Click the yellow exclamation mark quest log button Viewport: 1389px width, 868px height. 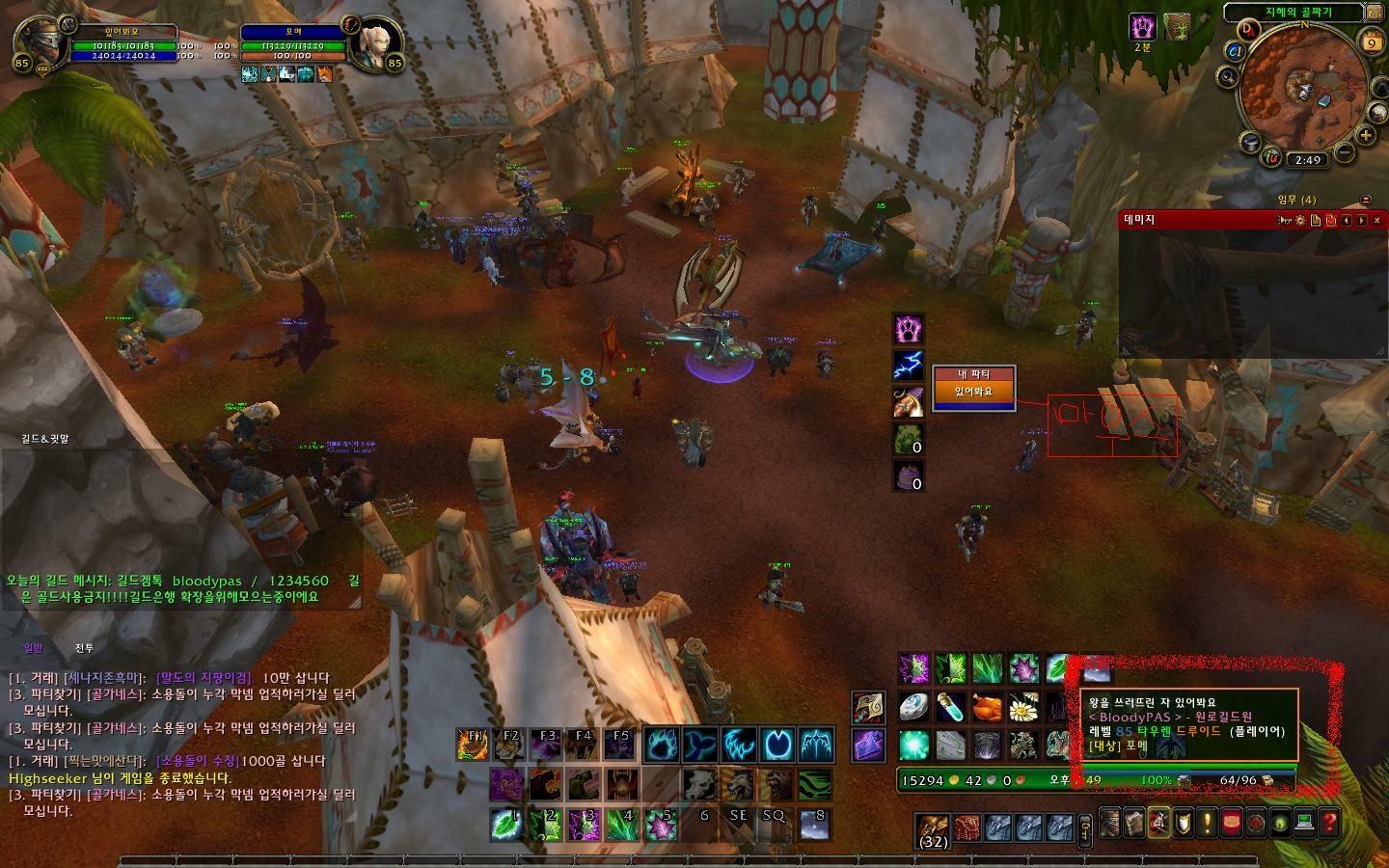(1207, 823)
